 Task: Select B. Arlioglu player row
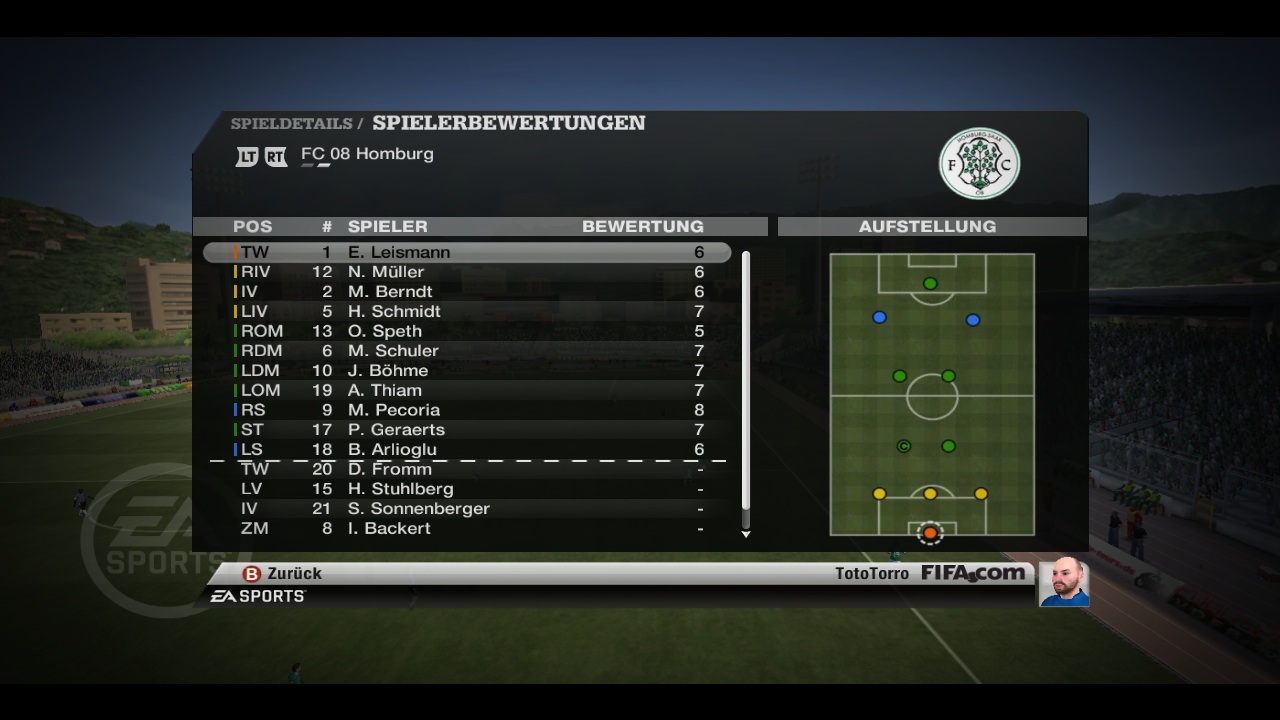pos(467,449)
